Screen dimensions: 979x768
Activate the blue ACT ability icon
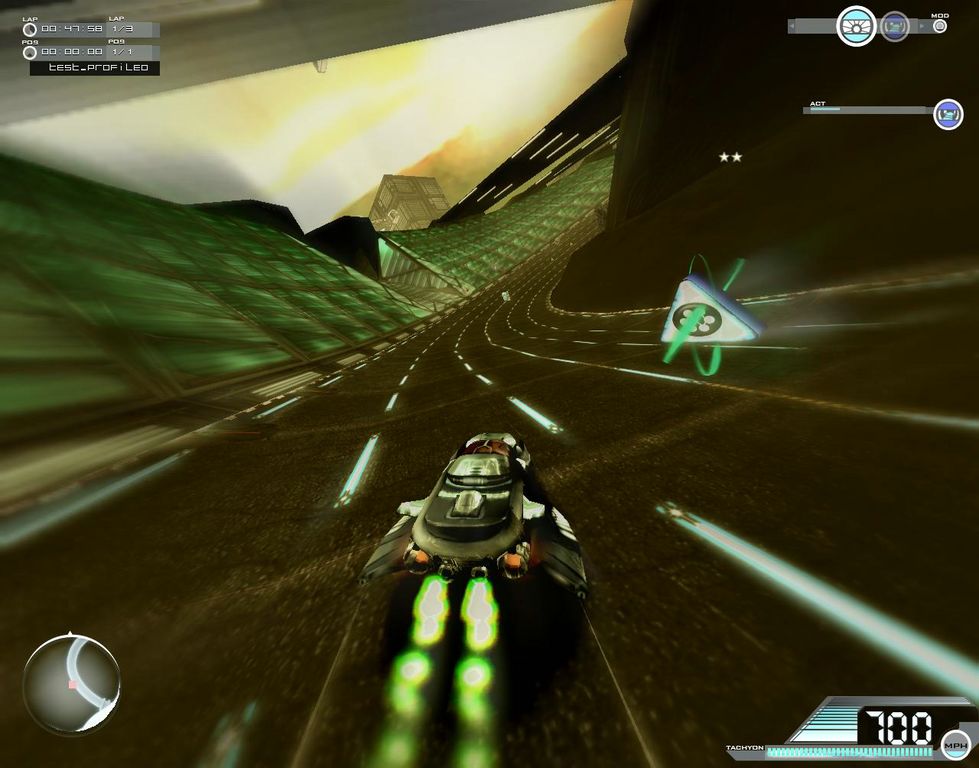[948, 114]
